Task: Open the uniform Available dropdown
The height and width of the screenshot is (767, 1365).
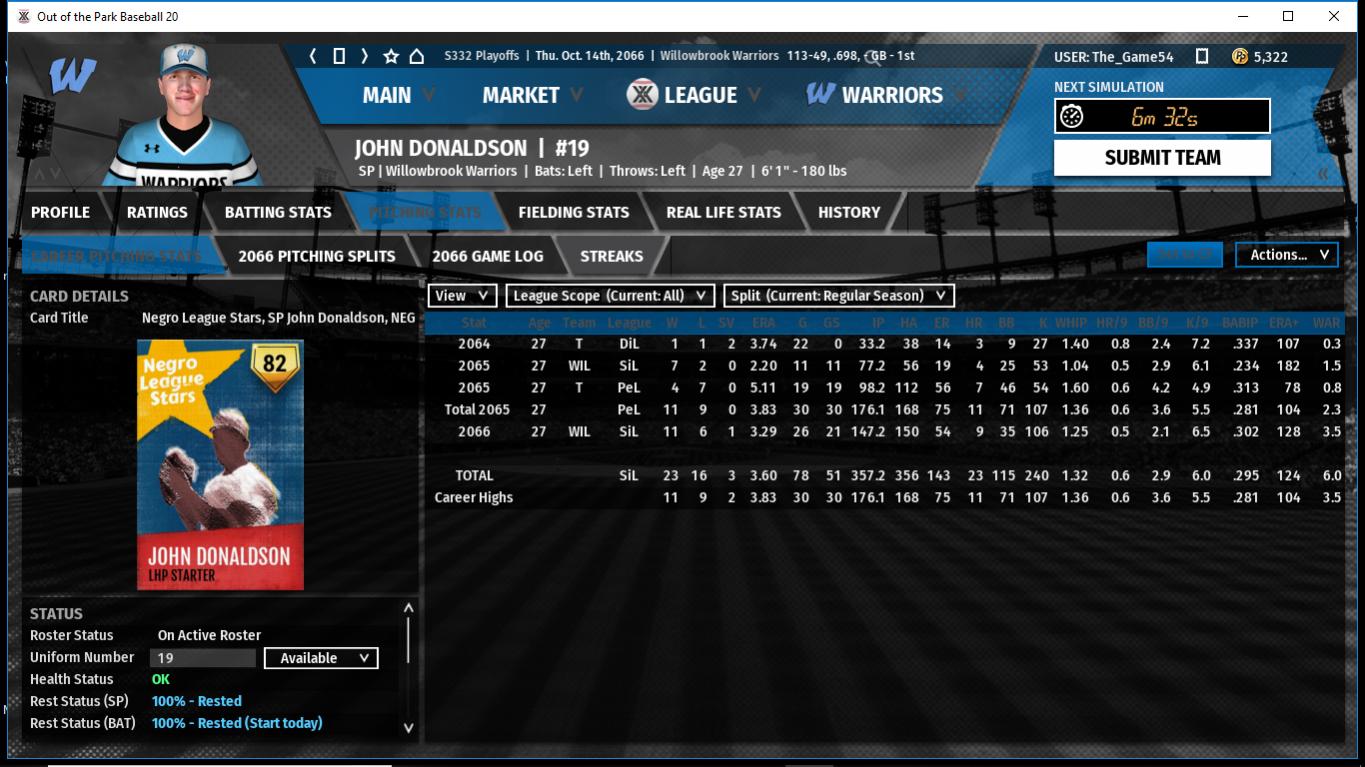Action: pyautogui.click(x=321, y=658)
